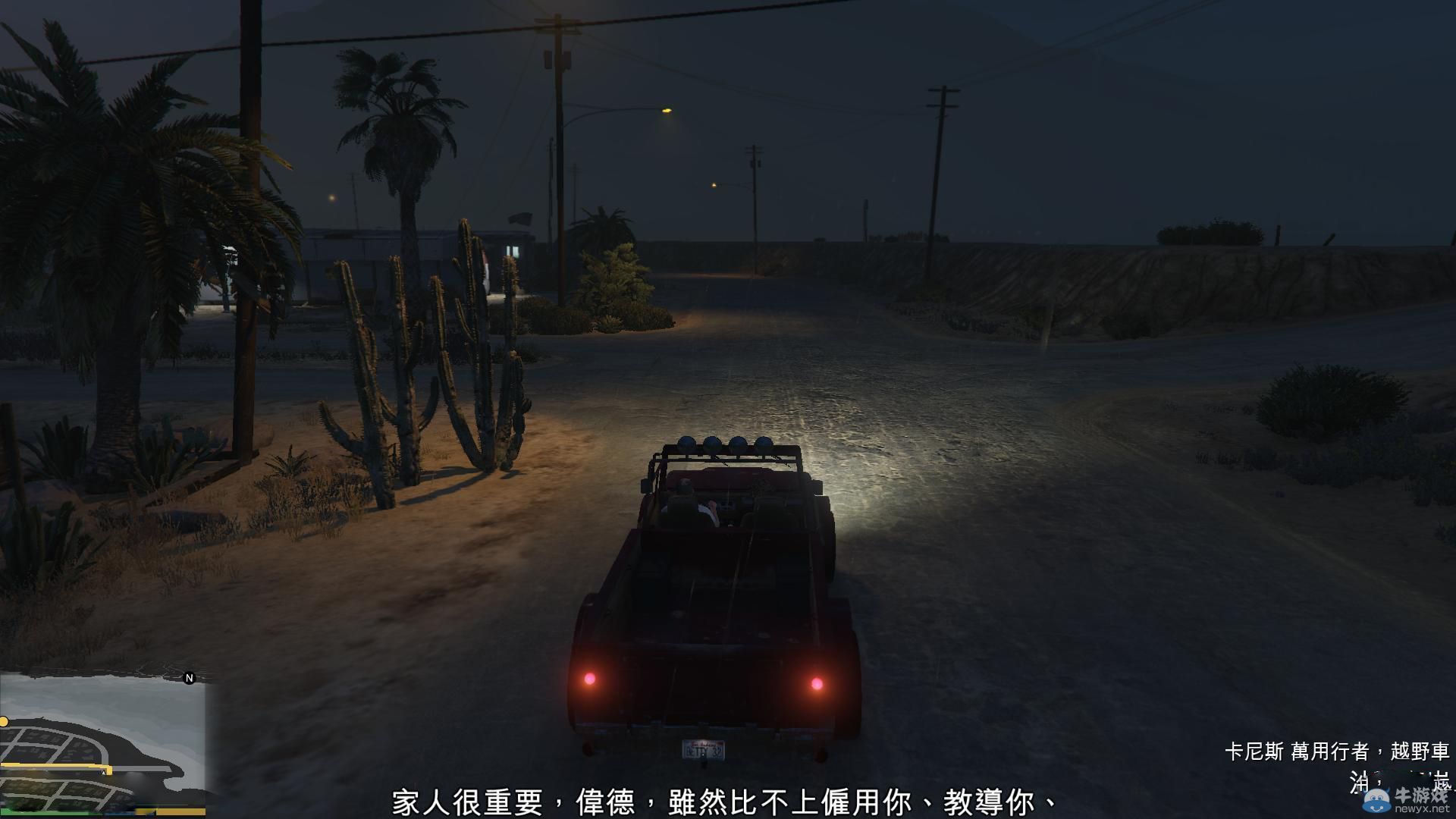Click the newyx.net cow mascot logo
This screenshot has height=819, width=1456.
1376,800
